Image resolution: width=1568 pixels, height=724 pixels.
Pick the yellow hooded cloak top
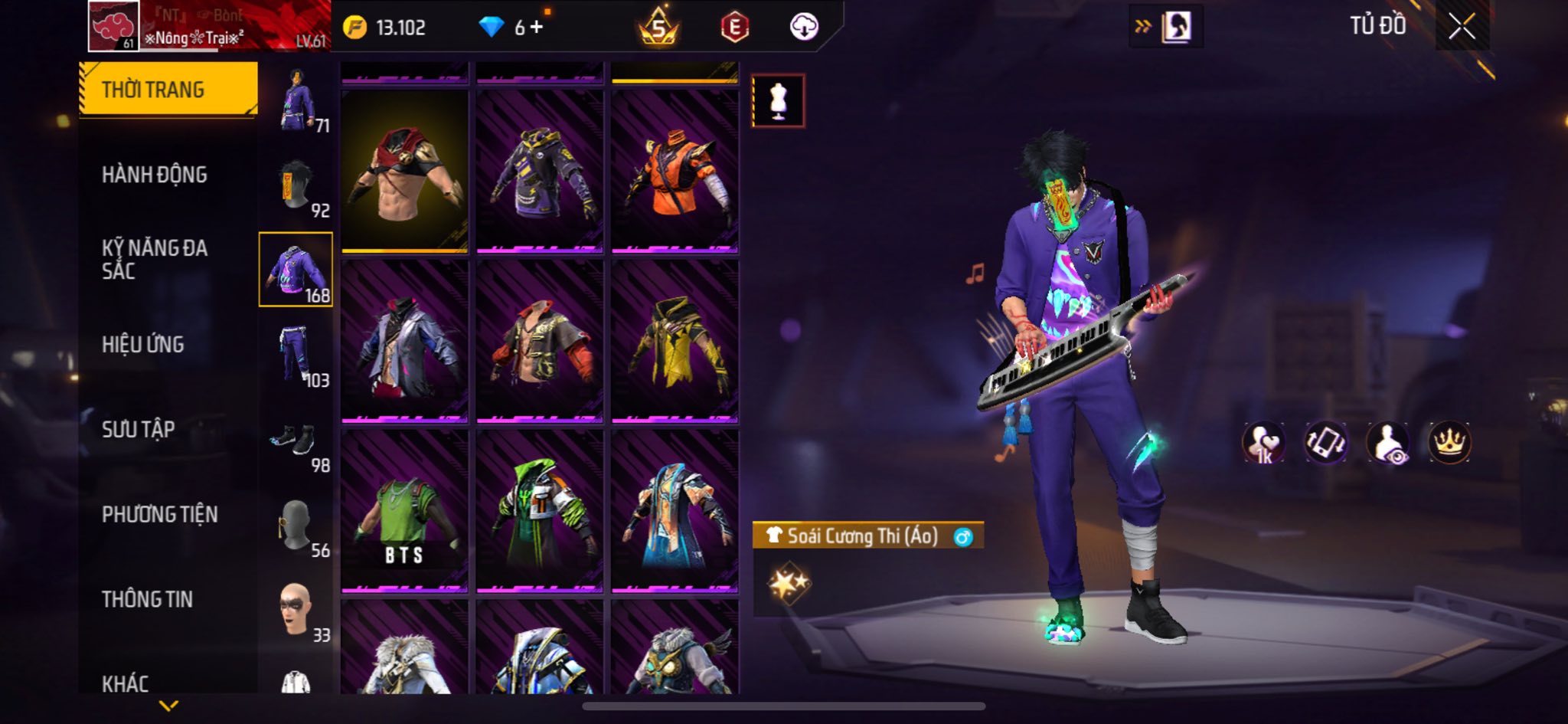tap(675, 342)
